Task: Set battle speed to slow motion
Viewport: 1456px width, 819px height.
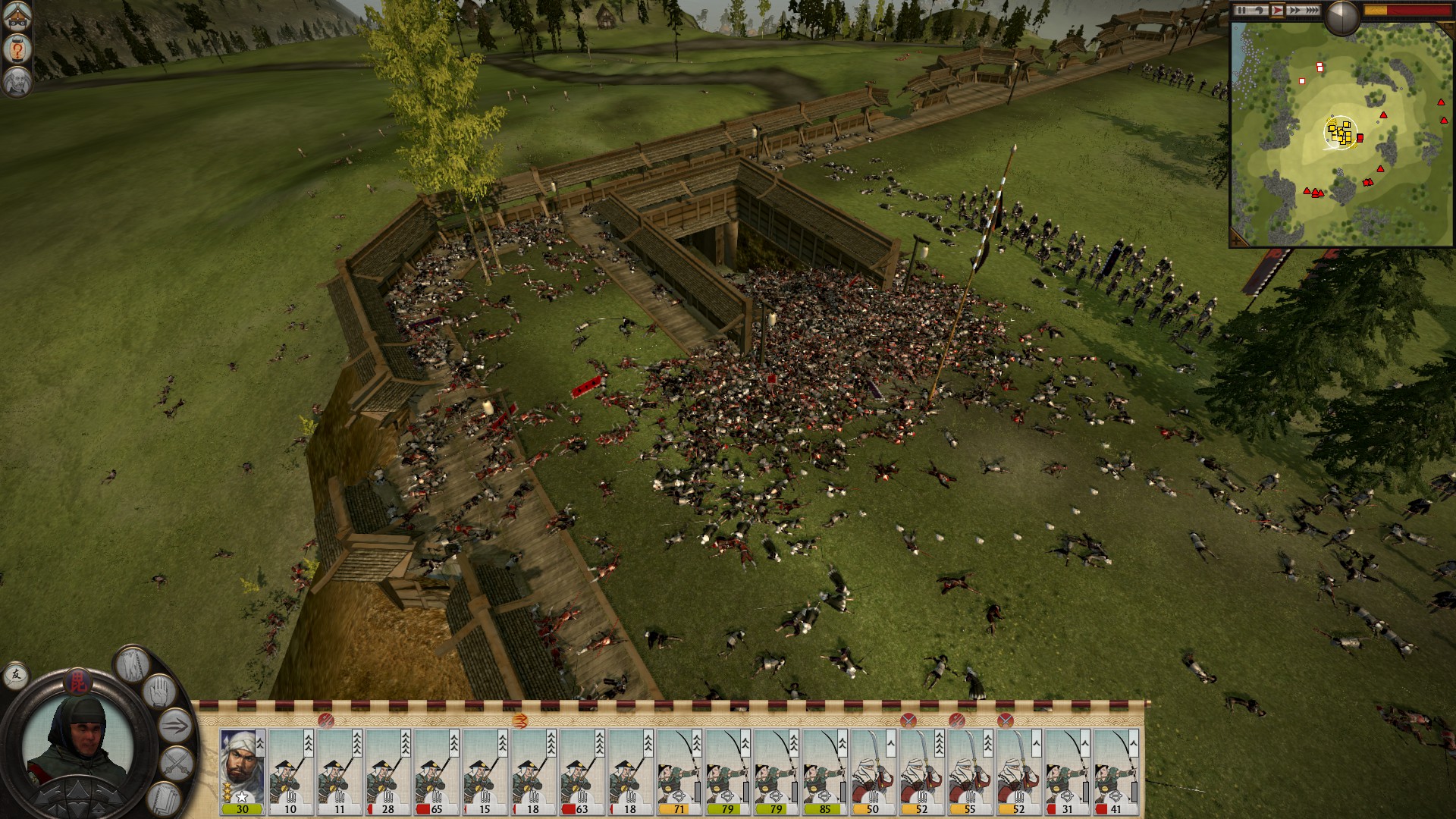Action: coord(1260,10)
